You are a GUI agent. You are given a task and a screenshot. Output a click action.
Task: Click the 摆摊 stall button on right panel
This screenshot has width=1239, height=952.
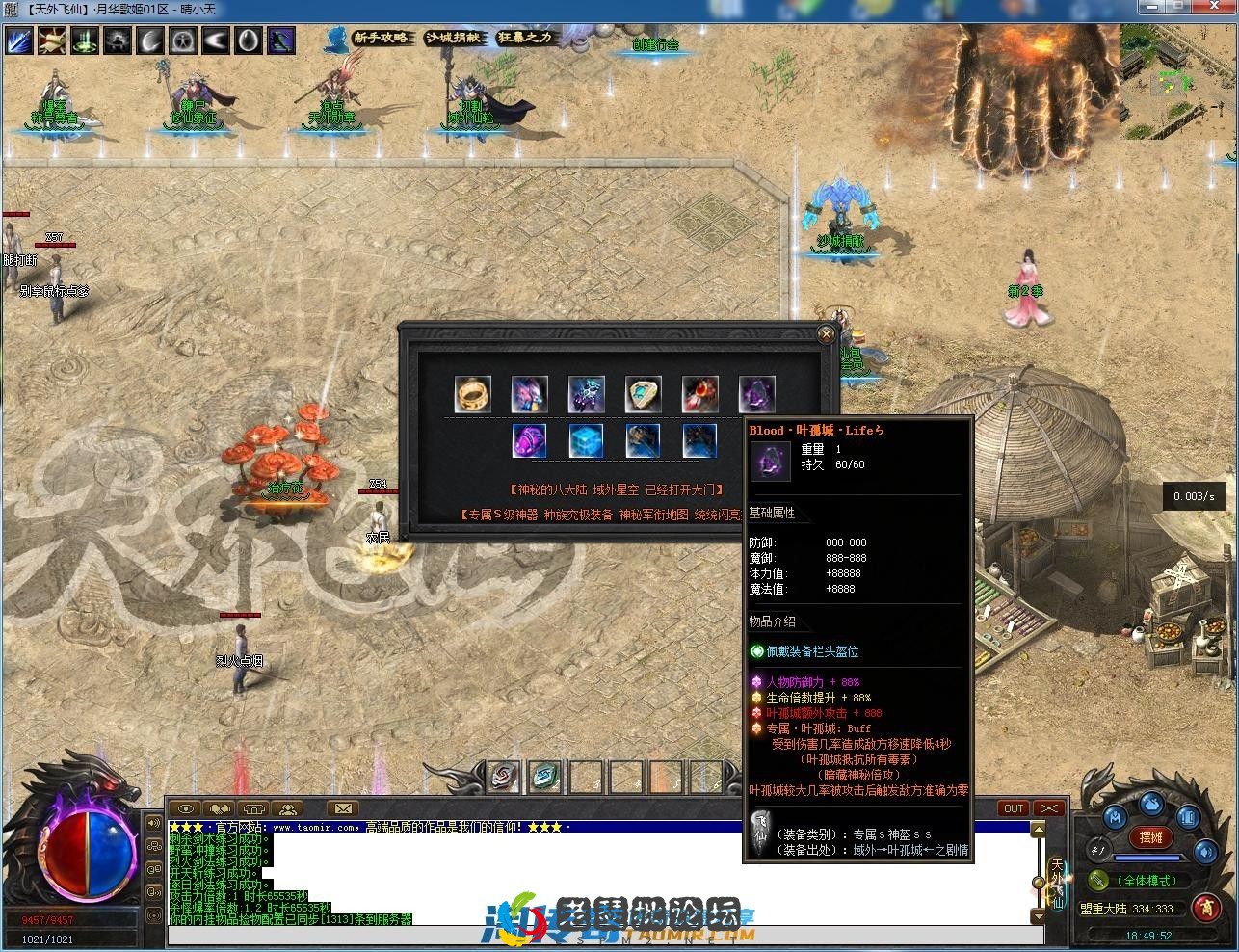point(1150,837)
